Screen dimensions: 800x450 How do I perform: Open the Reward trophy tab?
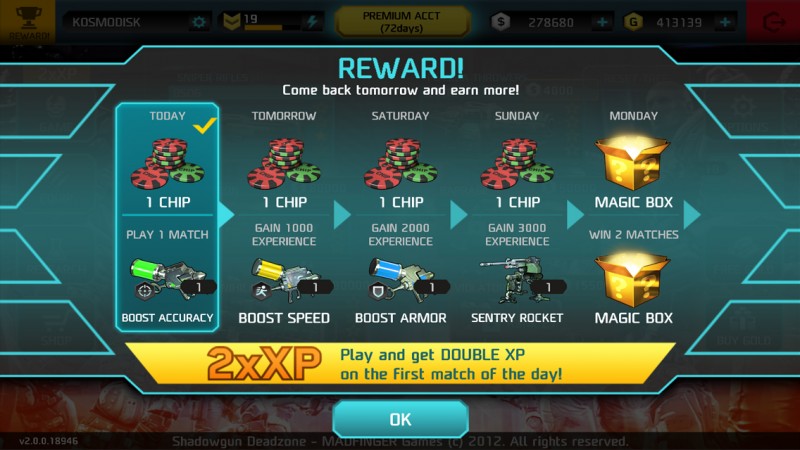27,21
